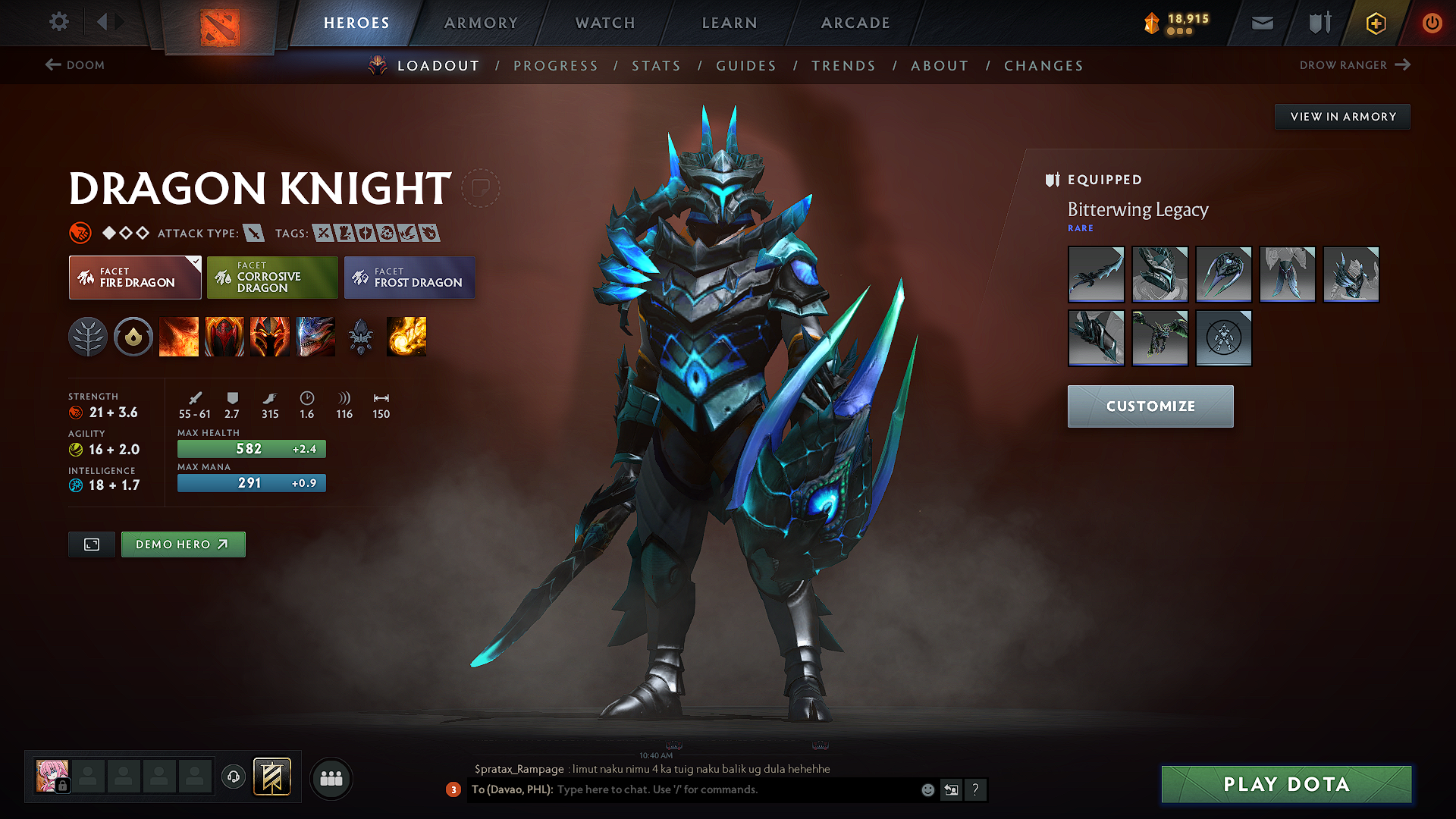Click the headset voice chat icon
The height and width of the screenshot is (819, 1456).
click(234, 778)
